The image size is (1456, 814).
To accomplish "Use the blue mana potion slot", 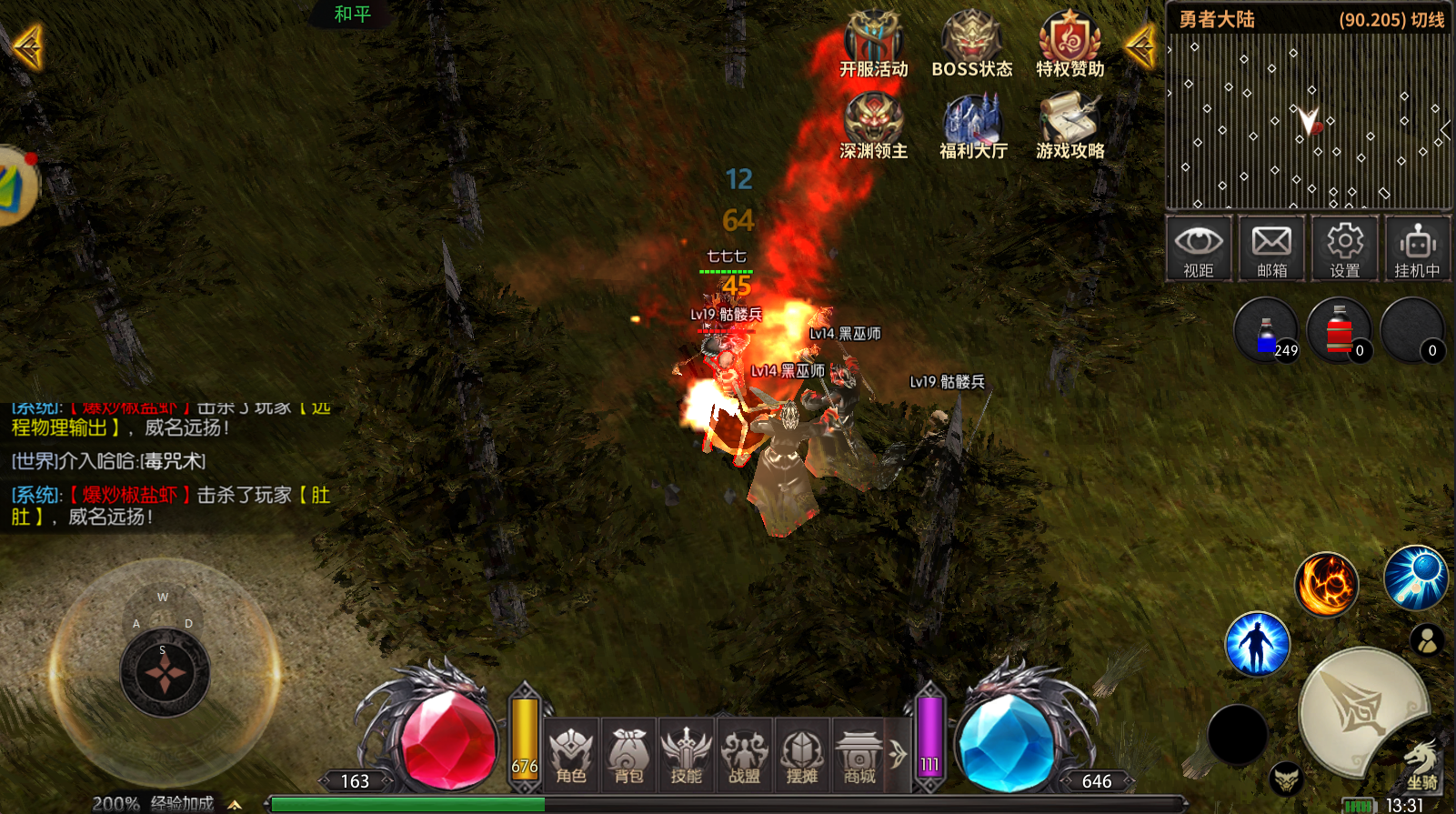I will click(x=1267, y=332).
